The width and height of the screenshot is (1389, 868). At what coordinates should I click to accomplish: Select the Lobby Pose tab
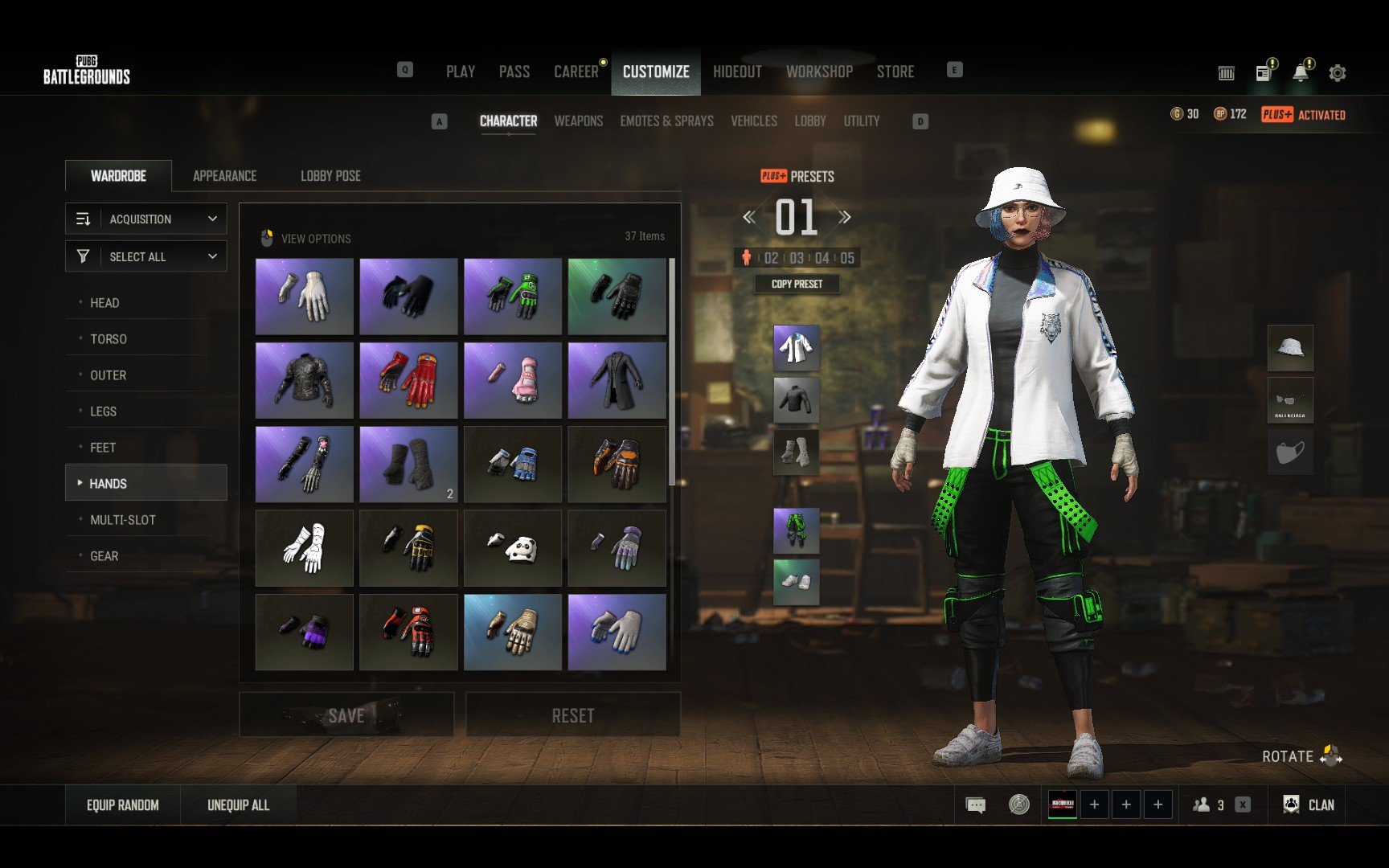click(330, 175)
